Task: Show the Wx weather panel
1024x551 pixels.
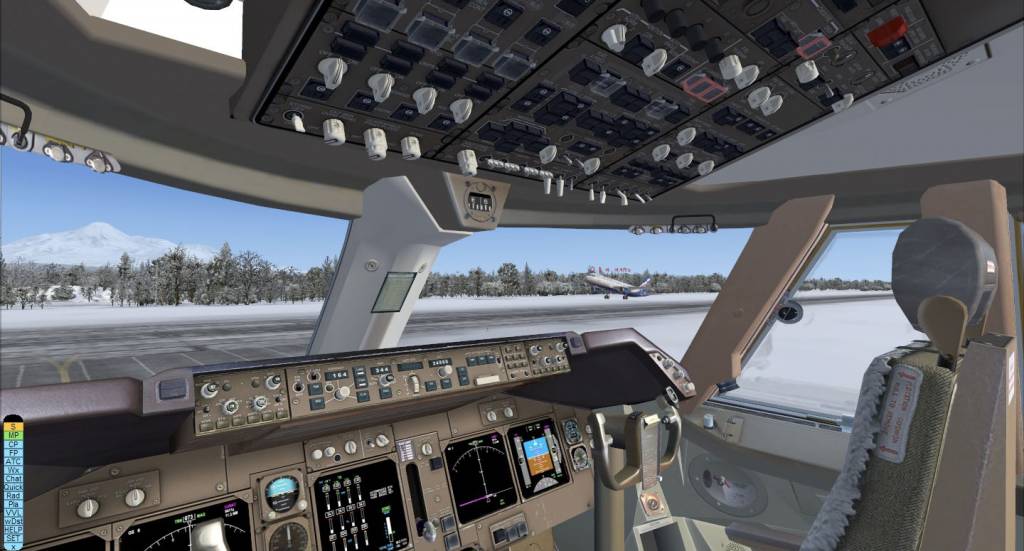Action: click(12, 469)
